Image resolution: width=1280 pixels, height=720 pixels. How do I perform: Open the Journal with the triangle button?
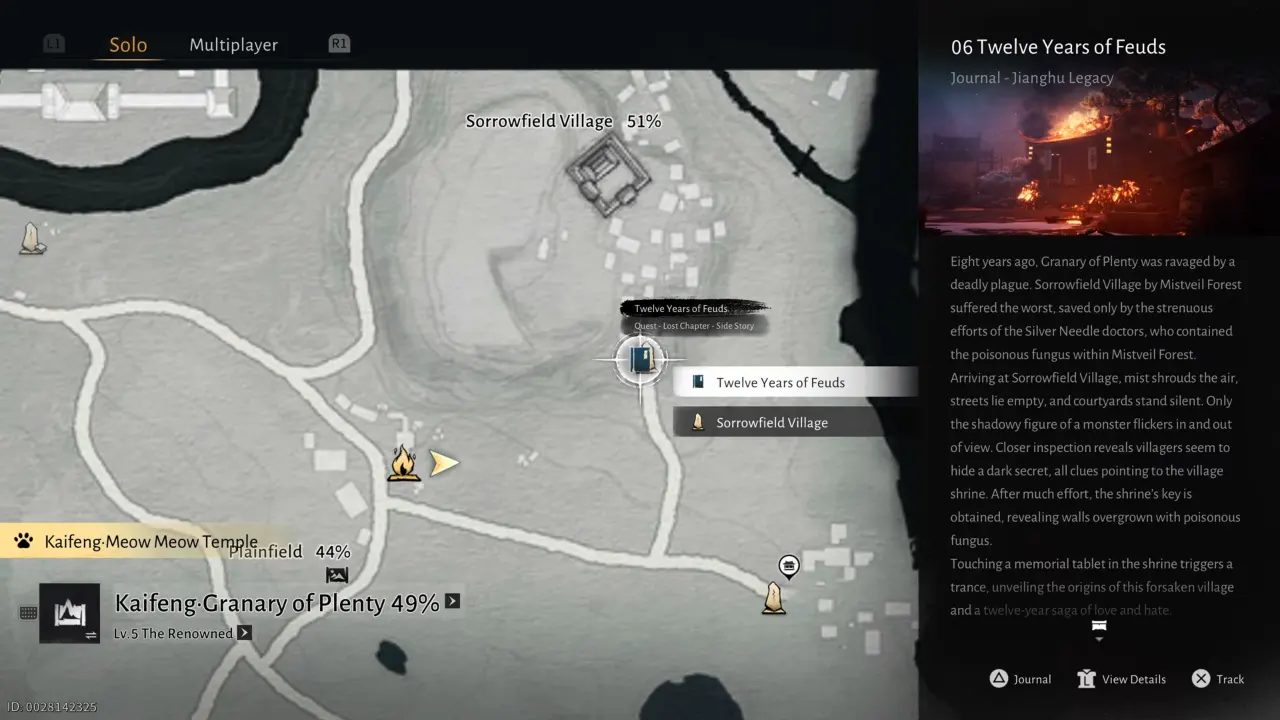point(1020,678)
